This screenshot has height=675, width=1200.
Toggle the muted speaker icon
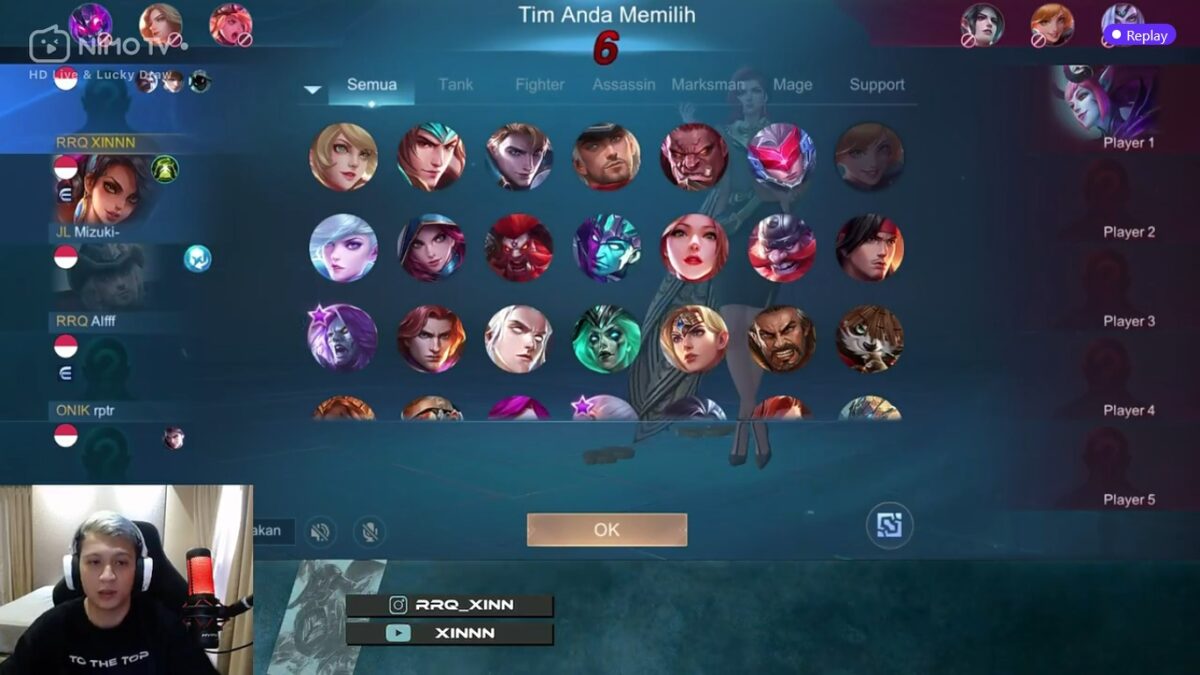coord(320,531)
